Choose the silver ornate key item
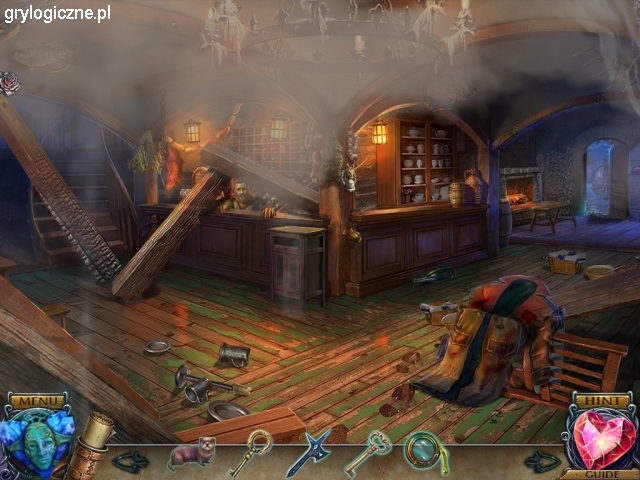The height and width of the screenshot is (480, 640). 367,452
